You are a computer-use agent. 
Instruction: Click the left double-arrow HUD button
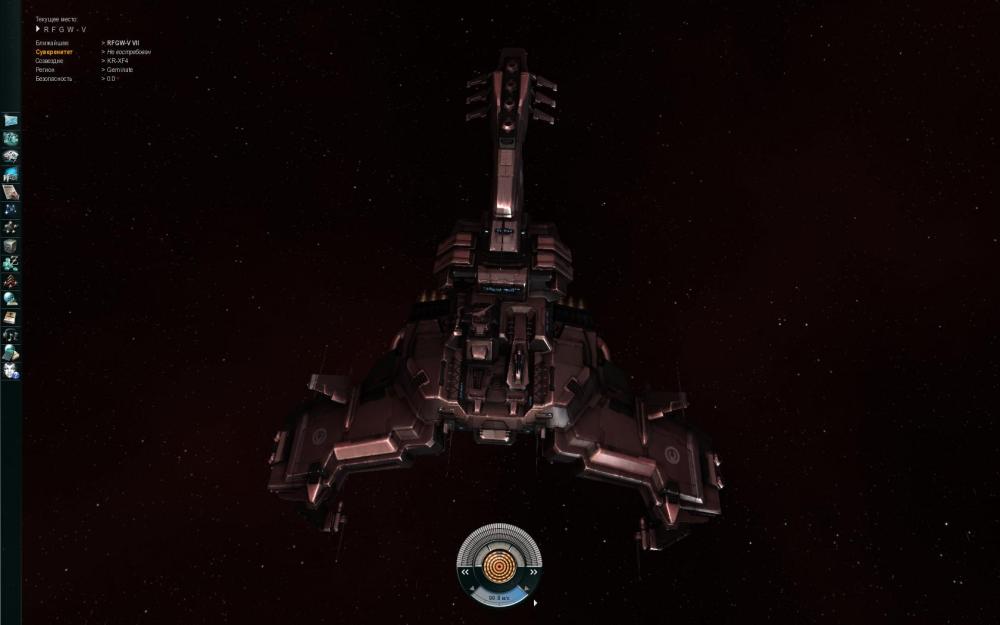point(465,573)
